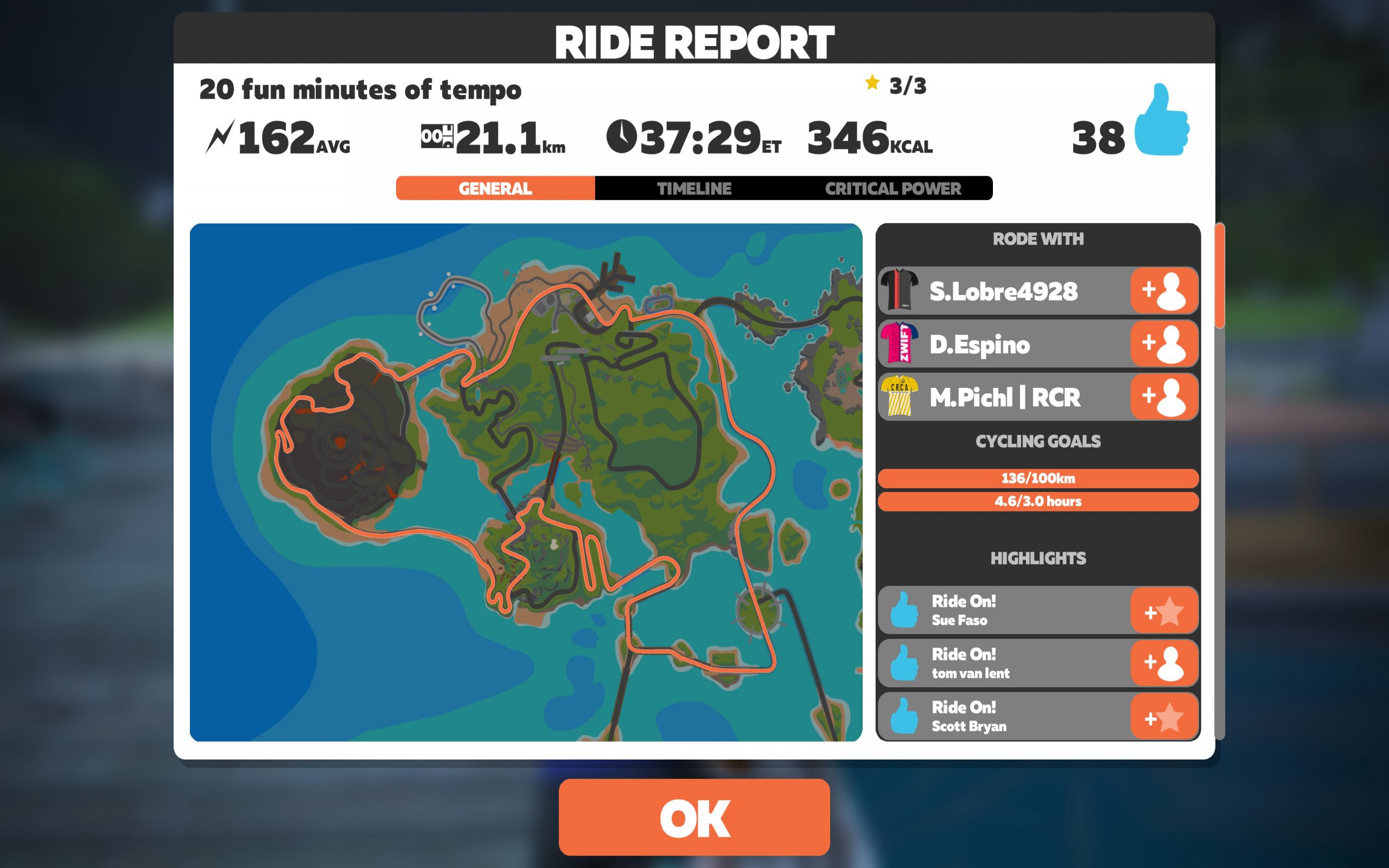The height and width of the screenshot is (868, 1389).
Task: Click the 3/3 achievement star icon
Action: point(871,82)
